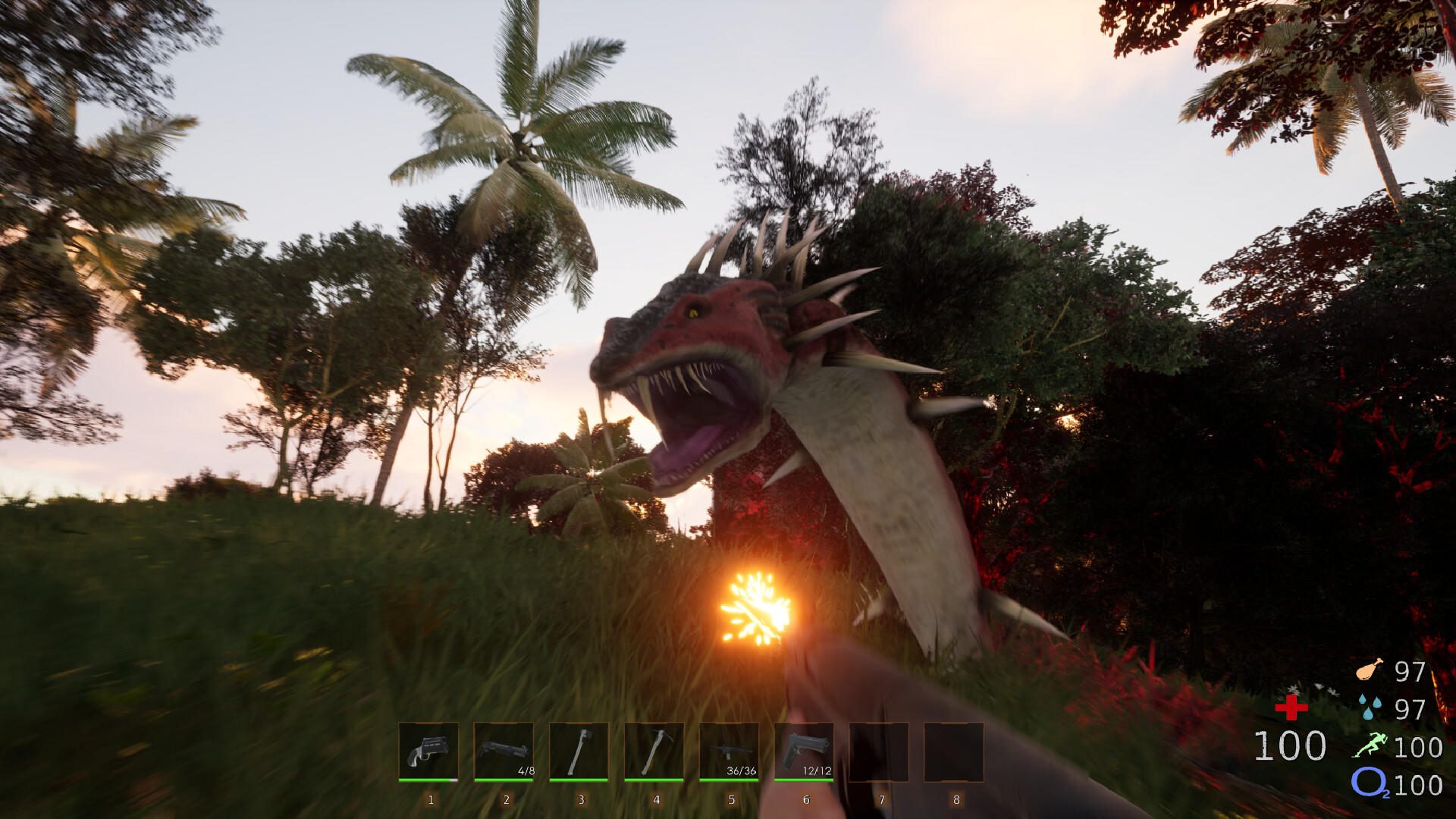Click the red health cross icon
The width and height of the screenshot is (1456, 819).
tap(1291, 707)
